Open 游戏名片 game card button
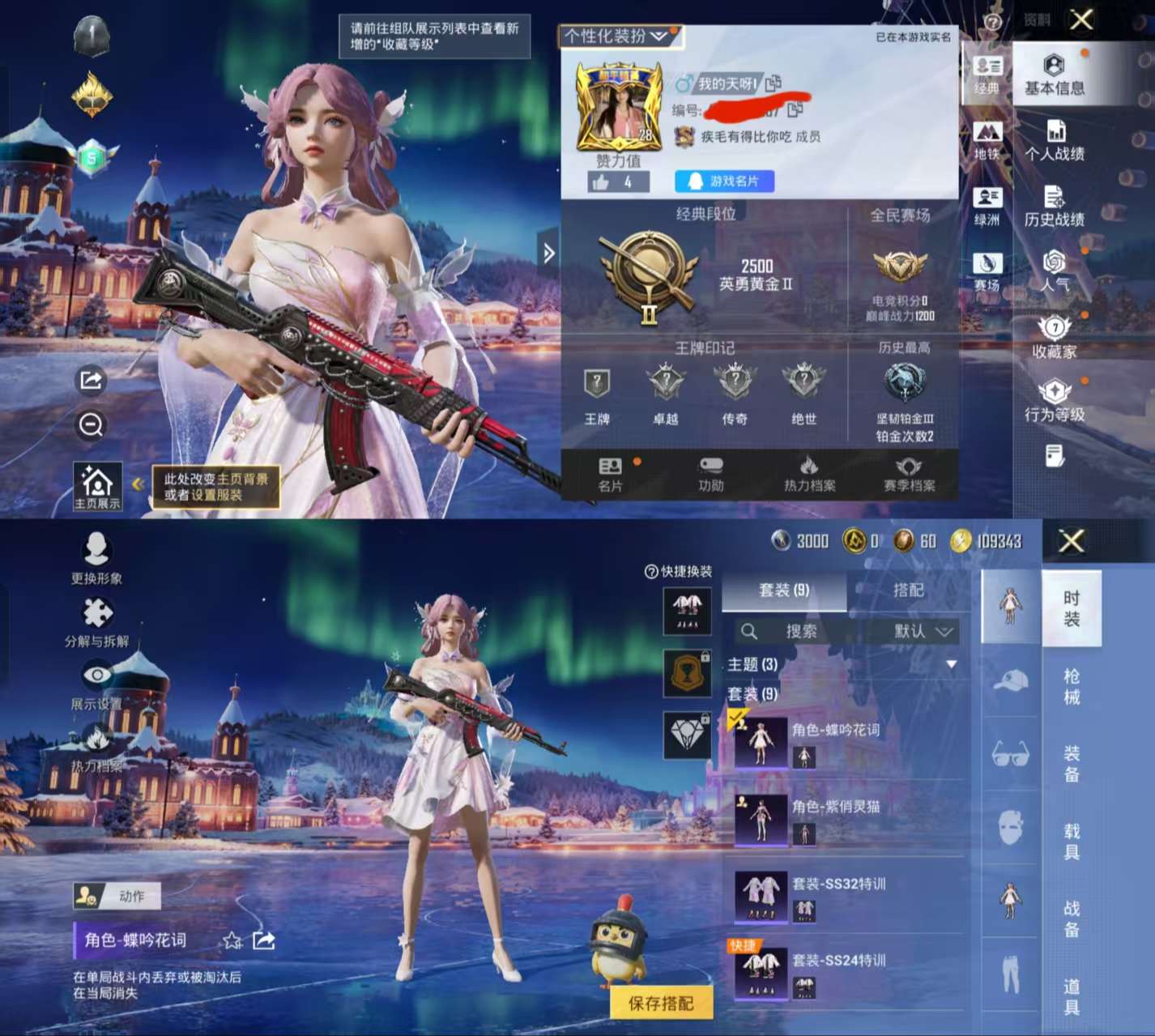Viewport: 1155px width, 1036px height. (723, 181)
